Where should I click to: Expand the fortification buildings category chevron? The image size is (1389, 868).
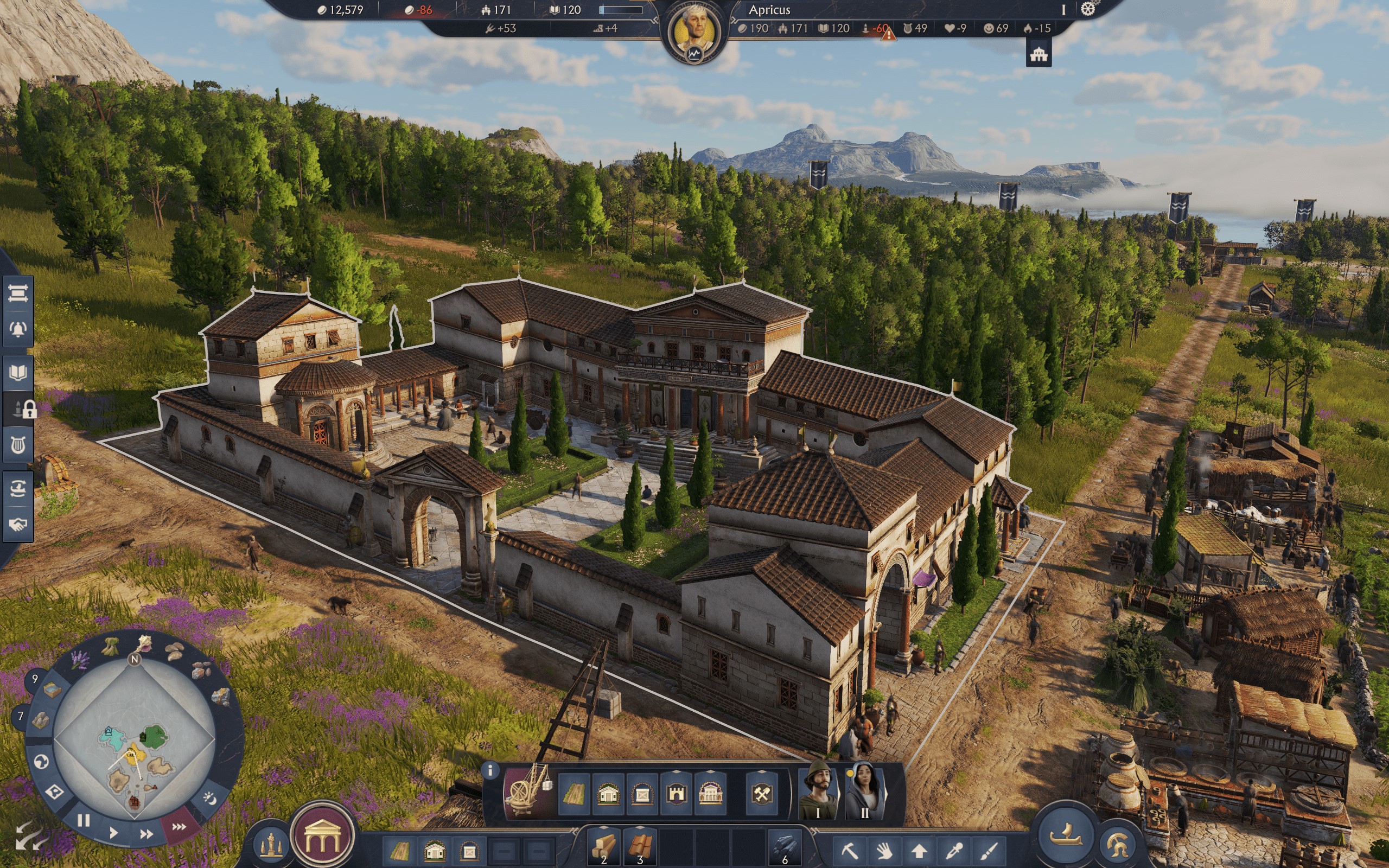(x=677, y=771)
